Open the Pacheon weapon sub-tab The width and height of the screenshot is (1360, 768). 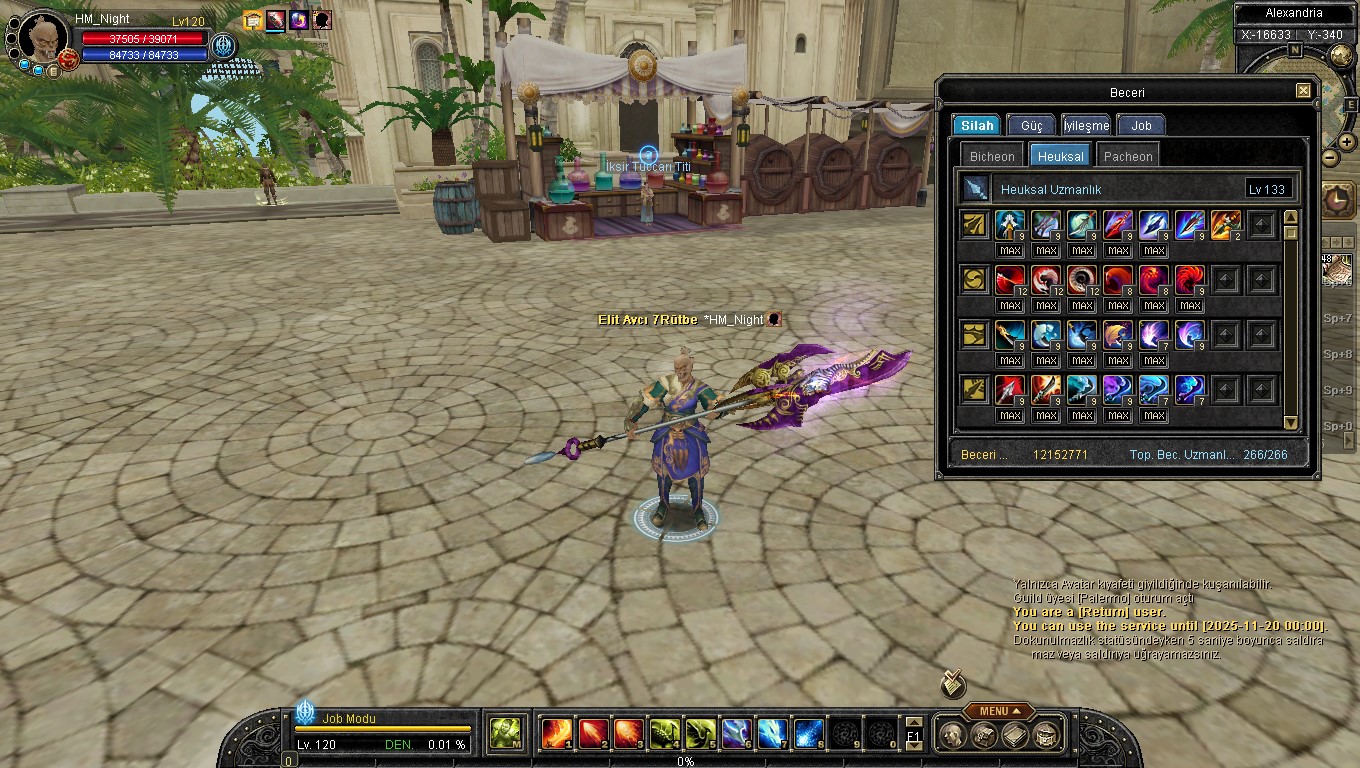click(x=1128, y=156)
